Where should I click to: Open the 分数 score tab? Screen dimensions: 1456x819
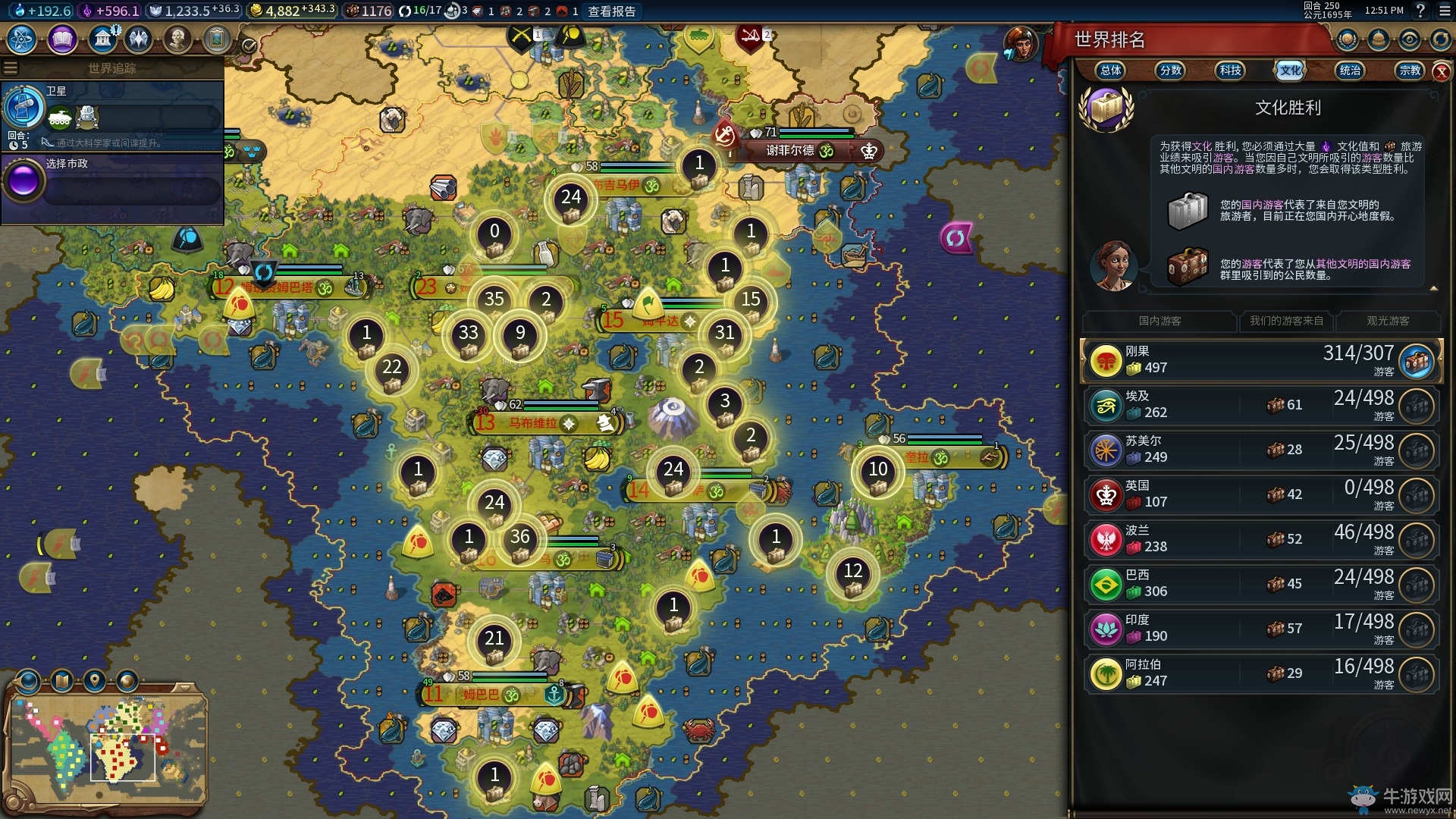point(1171,71)
